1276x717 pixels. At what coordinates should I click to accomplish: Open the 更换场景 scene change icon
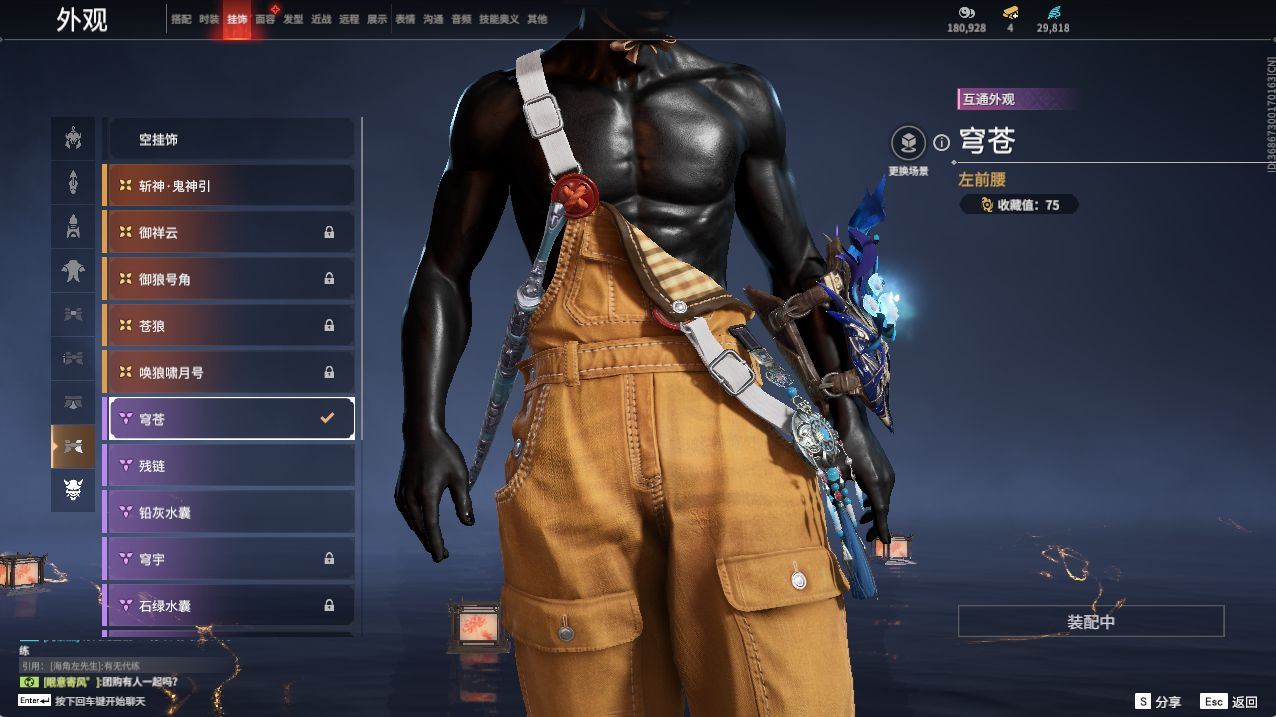coord(908,143)
